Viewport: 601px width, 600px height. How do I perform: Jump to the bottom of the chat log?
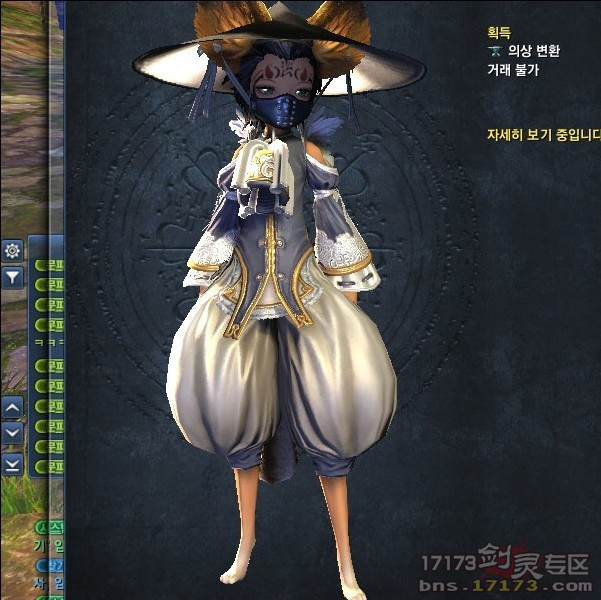[x=12, y=464]
